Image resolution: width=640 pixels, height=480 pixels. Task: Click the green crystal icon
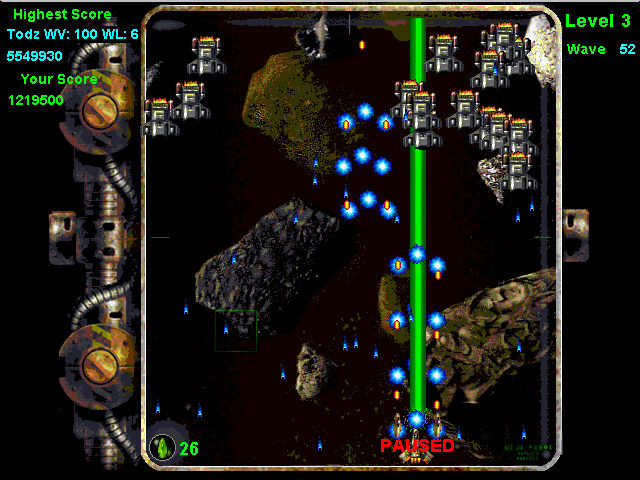point(162,446)
